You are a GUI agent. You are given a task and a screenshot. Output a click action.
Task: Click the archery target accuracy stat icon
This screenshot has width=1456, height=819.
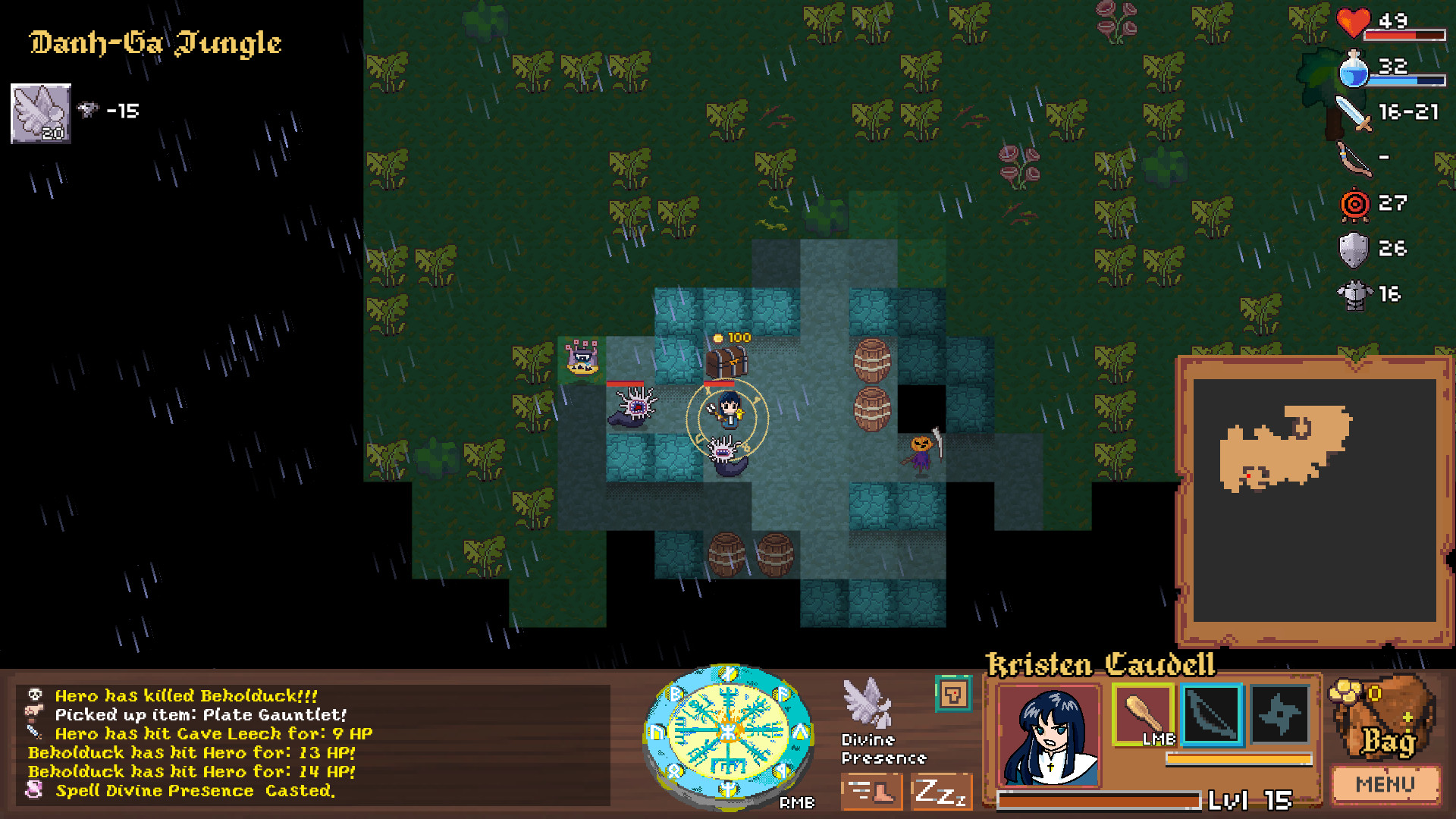[1355, 202]
